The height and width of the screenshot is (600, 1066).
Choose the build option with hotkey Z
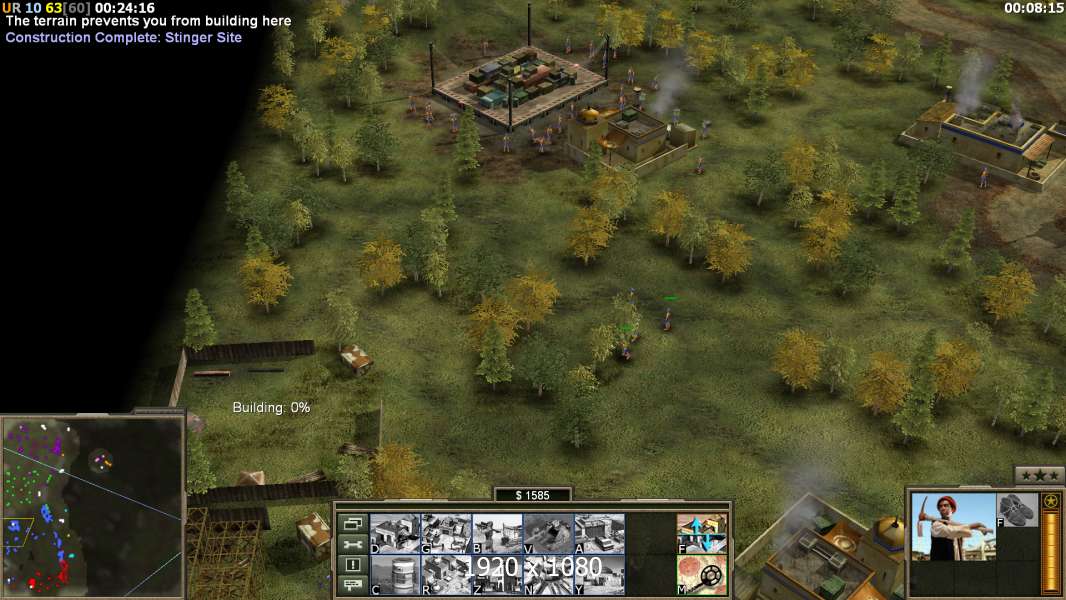[497, 574]
